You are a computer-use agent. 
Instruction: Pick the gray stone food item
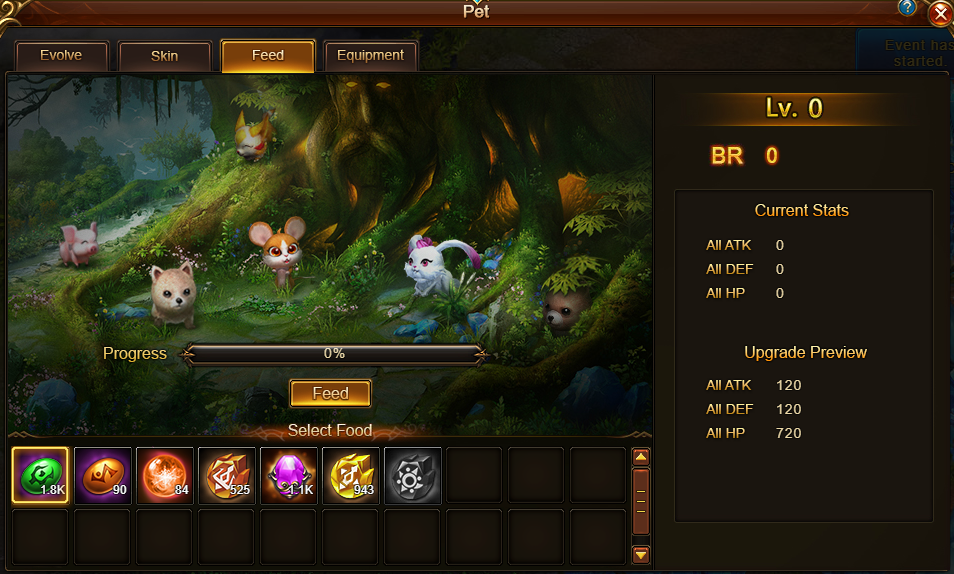click(x=413, y=475)
